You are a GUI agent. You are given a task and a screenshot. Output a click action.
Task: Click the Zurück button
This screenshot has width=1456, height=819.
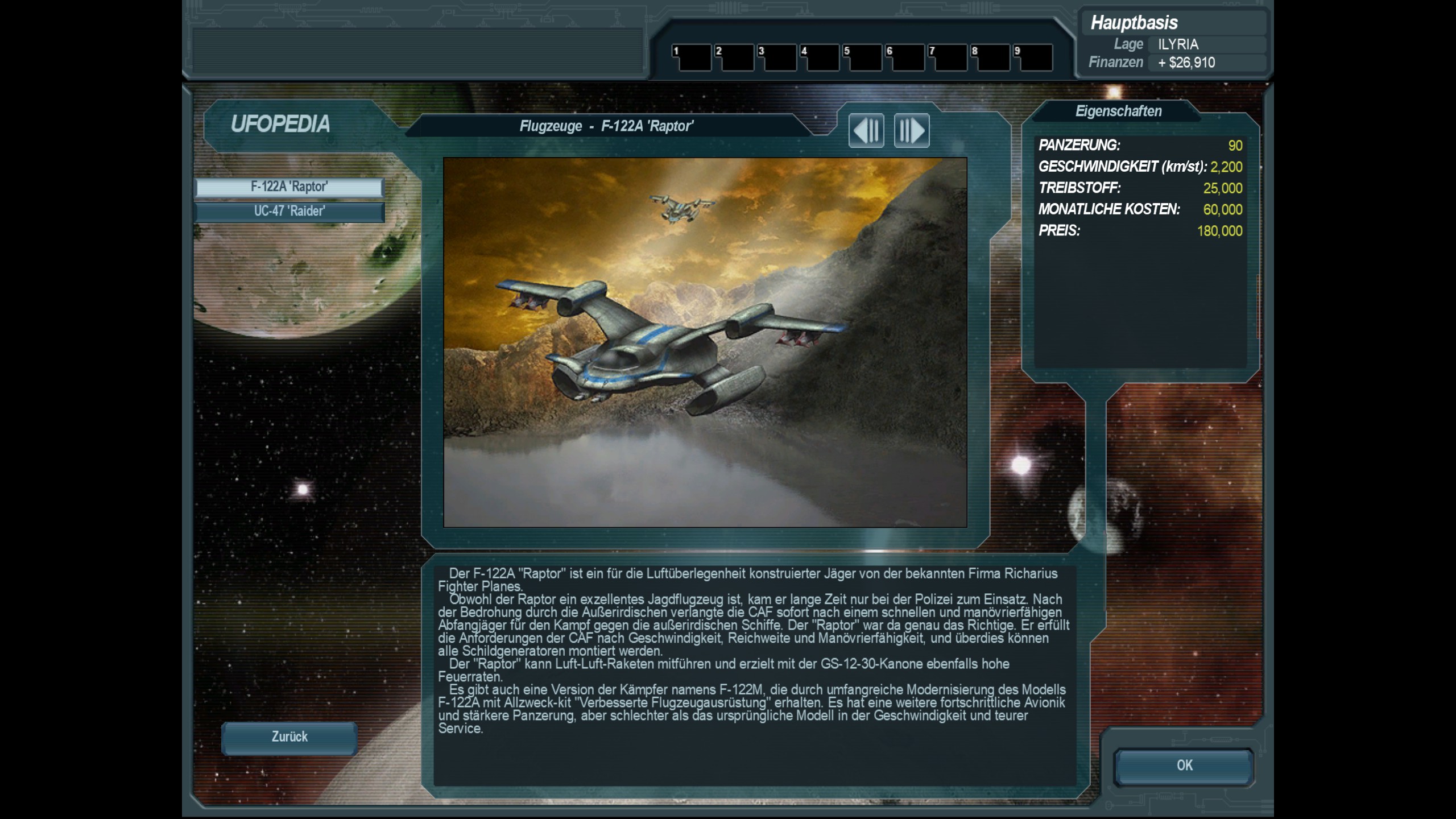point(289,738)
